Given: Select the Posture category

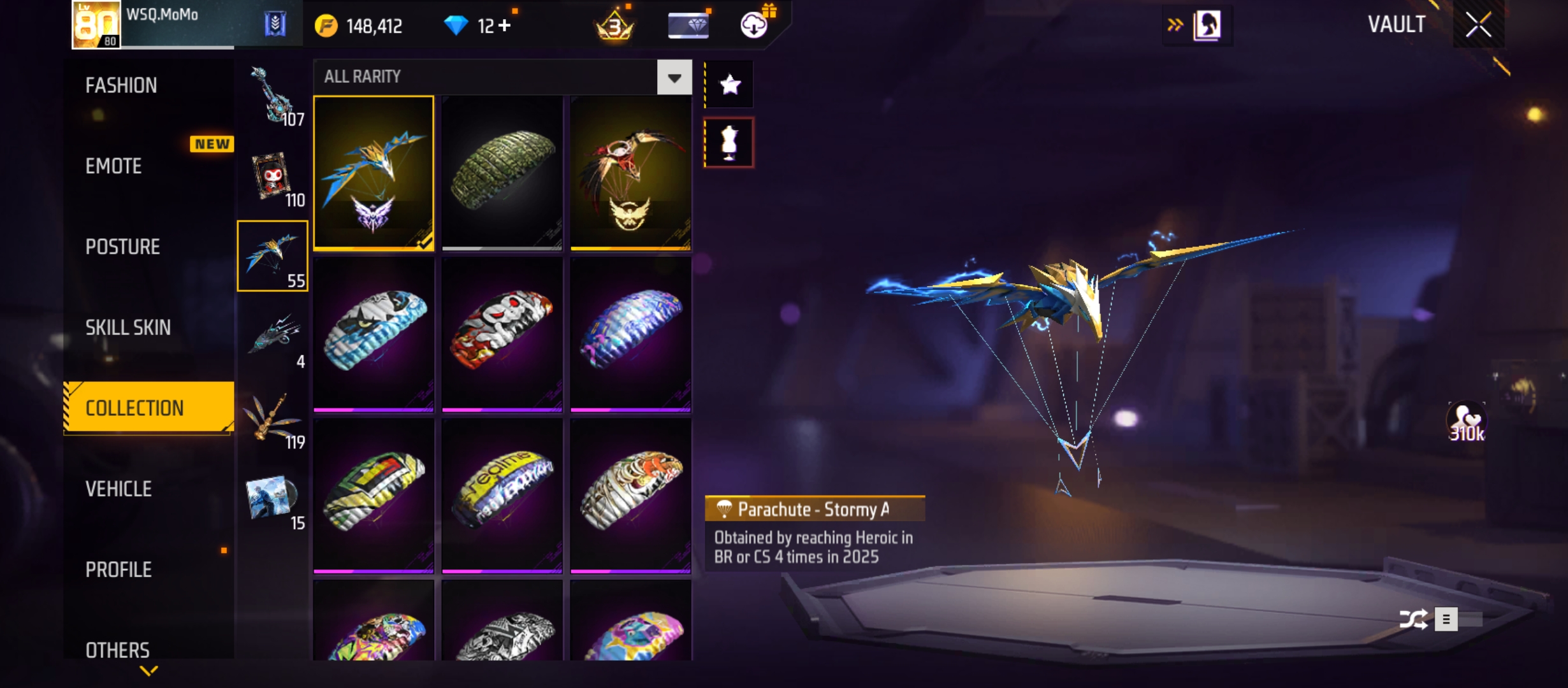Looking at the screenshot, I should pyautogui.click(x=122, y=247).
